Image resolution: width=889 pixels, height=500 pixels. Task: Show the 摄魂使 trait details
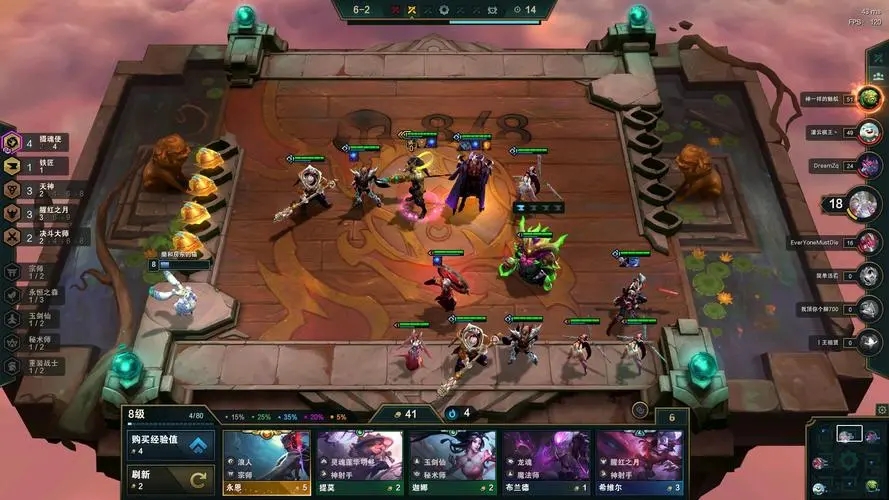[40, 143]
